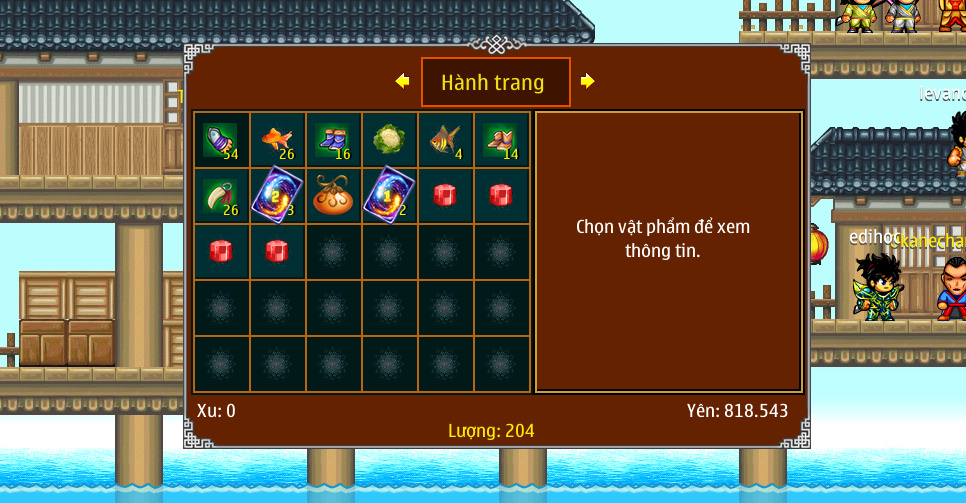This screenshot has height=503, width=966.
Task: Select the fang charm item
Action: tap(221, 196)
